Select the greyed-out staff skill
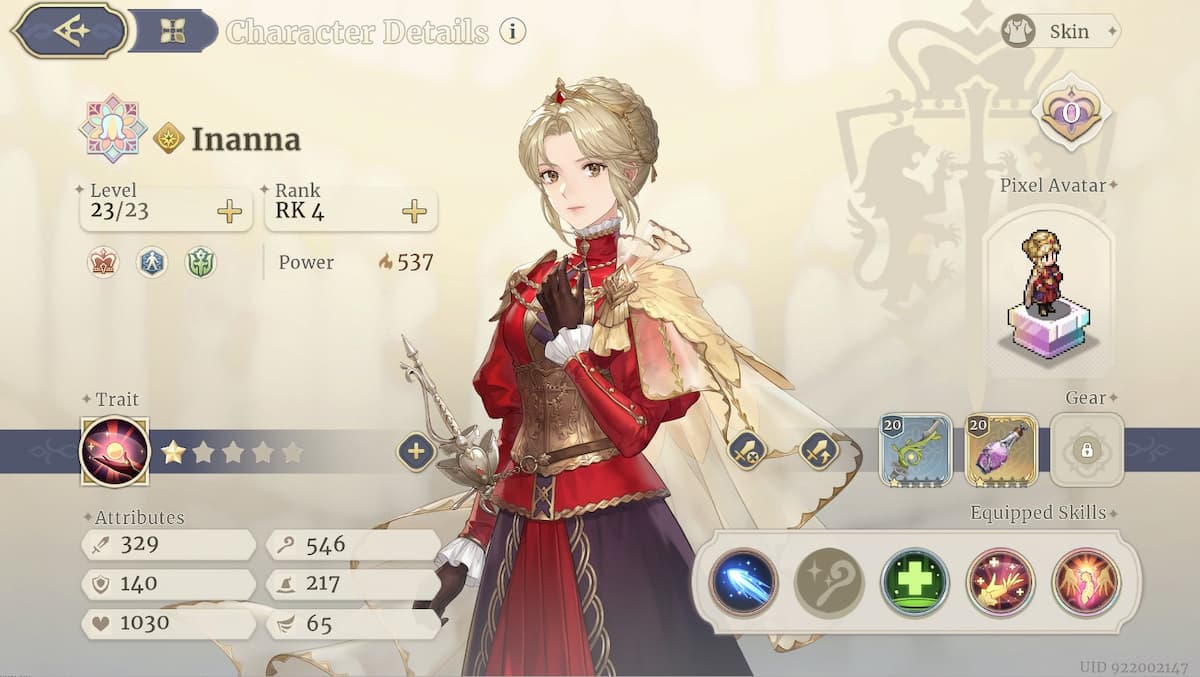The height and width of the screenshot is (677, 1200). pyautogui.click(x=829, y=582)
